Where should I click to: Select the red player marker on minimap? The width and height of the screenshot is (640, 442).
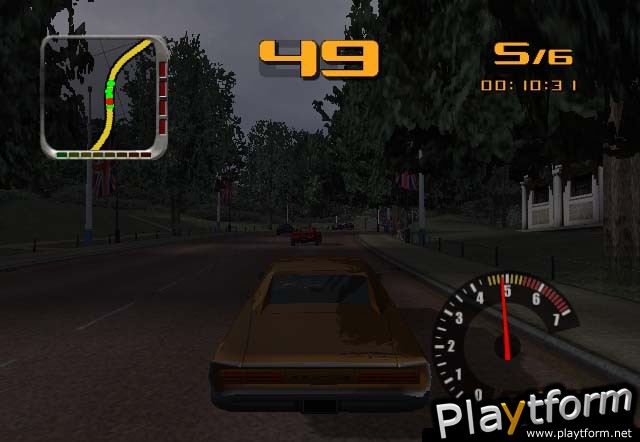coord(111,102)
